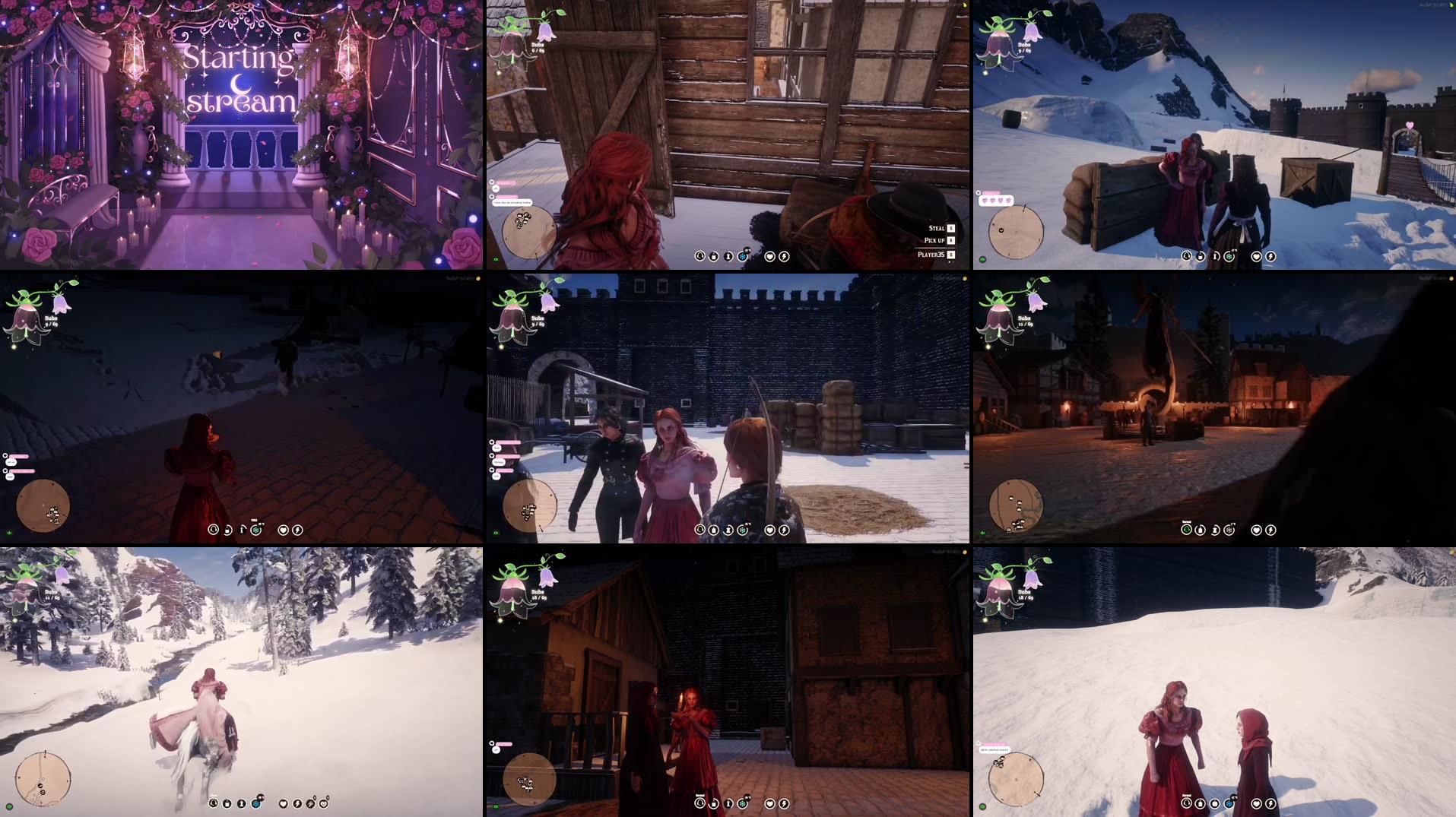Enable the highlighted blue snowflake ability

click(x=742, y=256)
